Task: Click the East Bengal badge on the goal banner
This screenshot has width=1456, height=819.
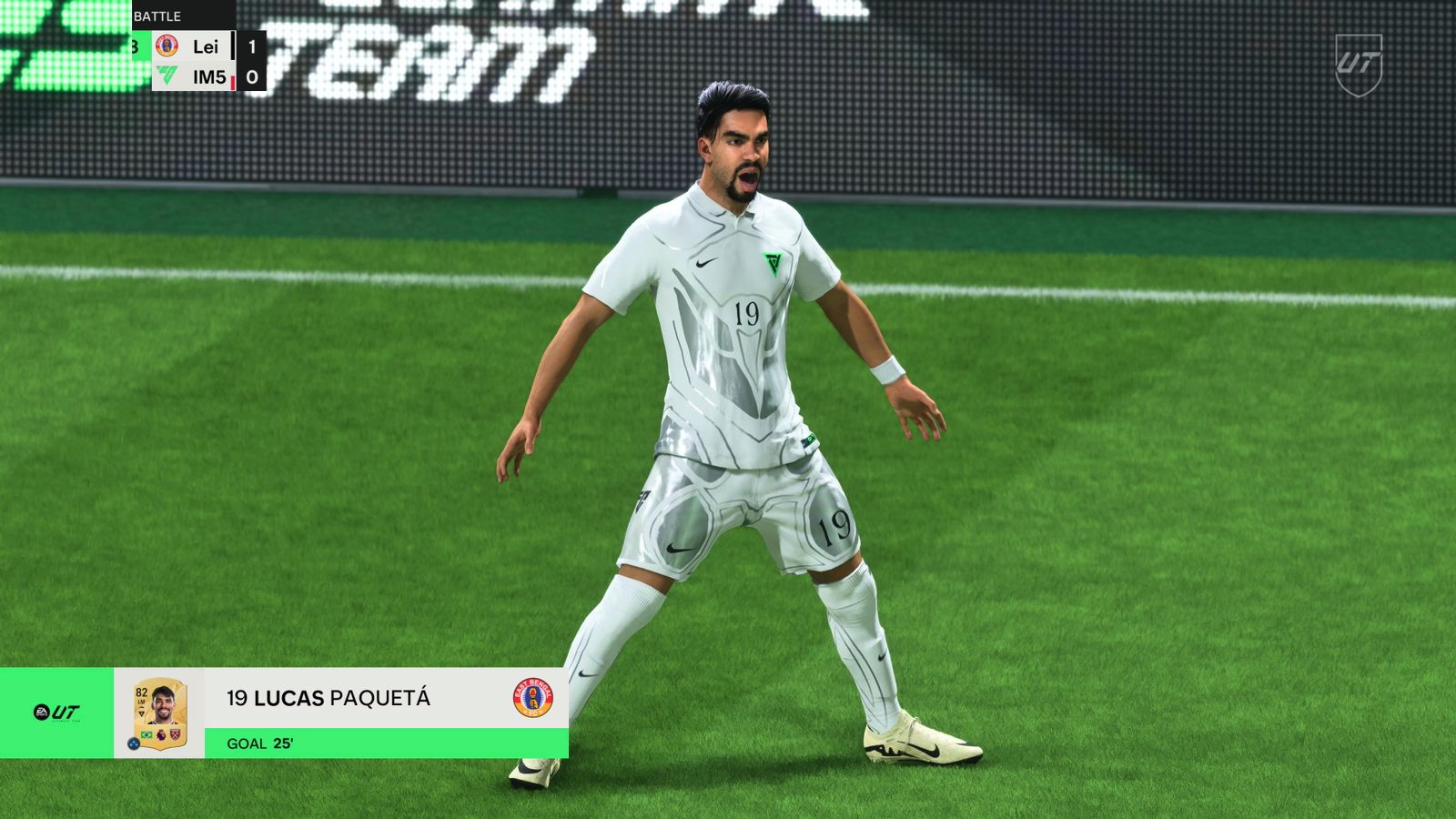Action: [x=532, y=699]
